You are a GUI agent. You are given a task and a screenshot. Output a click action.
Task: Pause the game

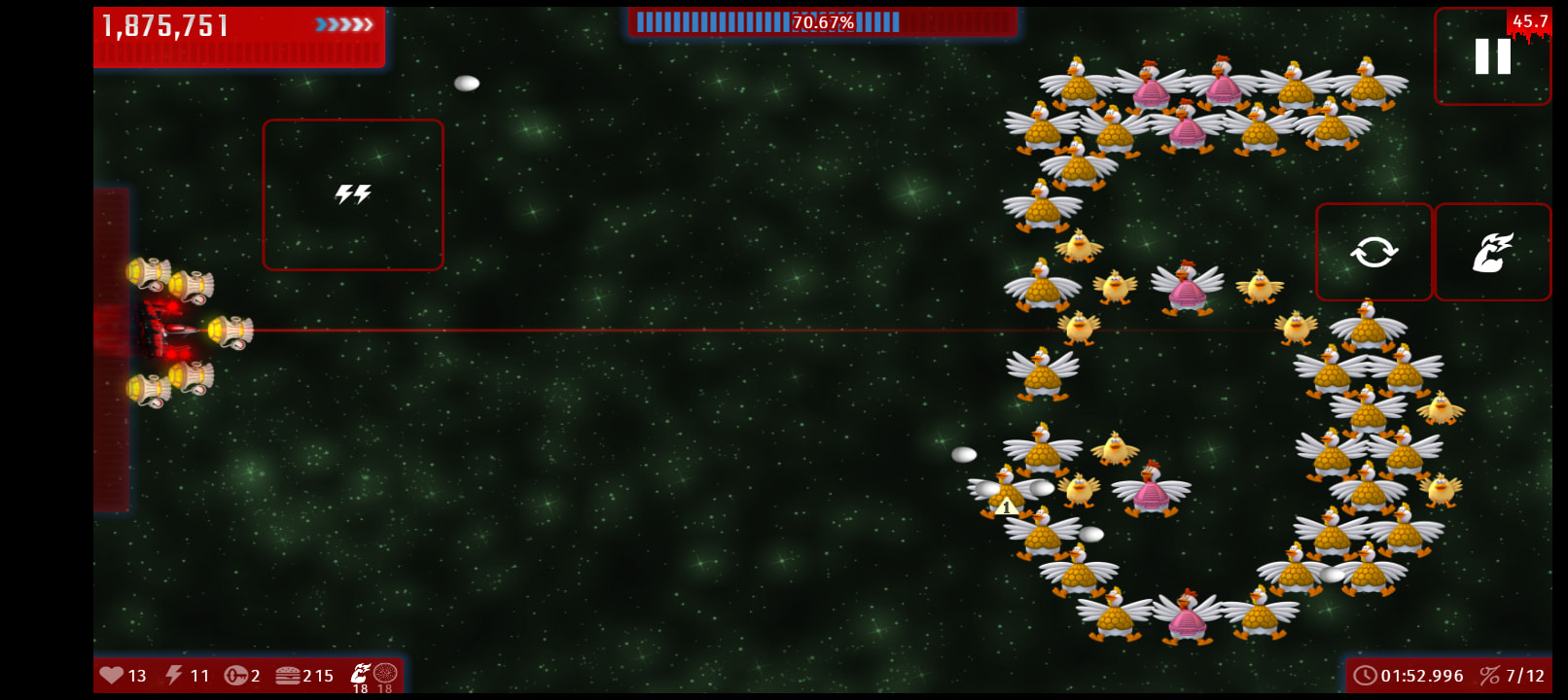1492,56
